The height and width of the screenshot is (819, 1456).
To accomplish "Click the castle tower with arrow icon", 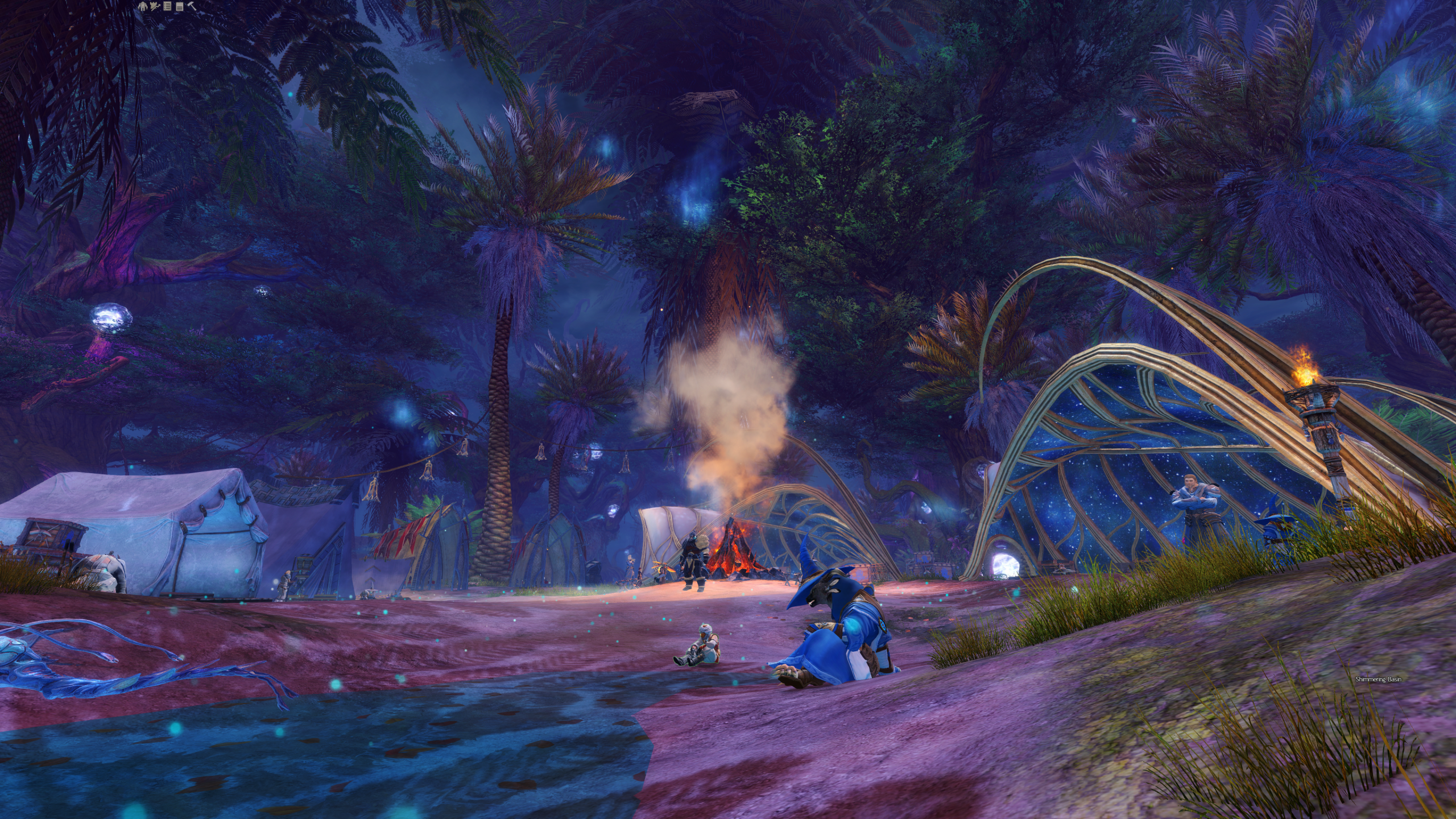I will coord(155,6).
